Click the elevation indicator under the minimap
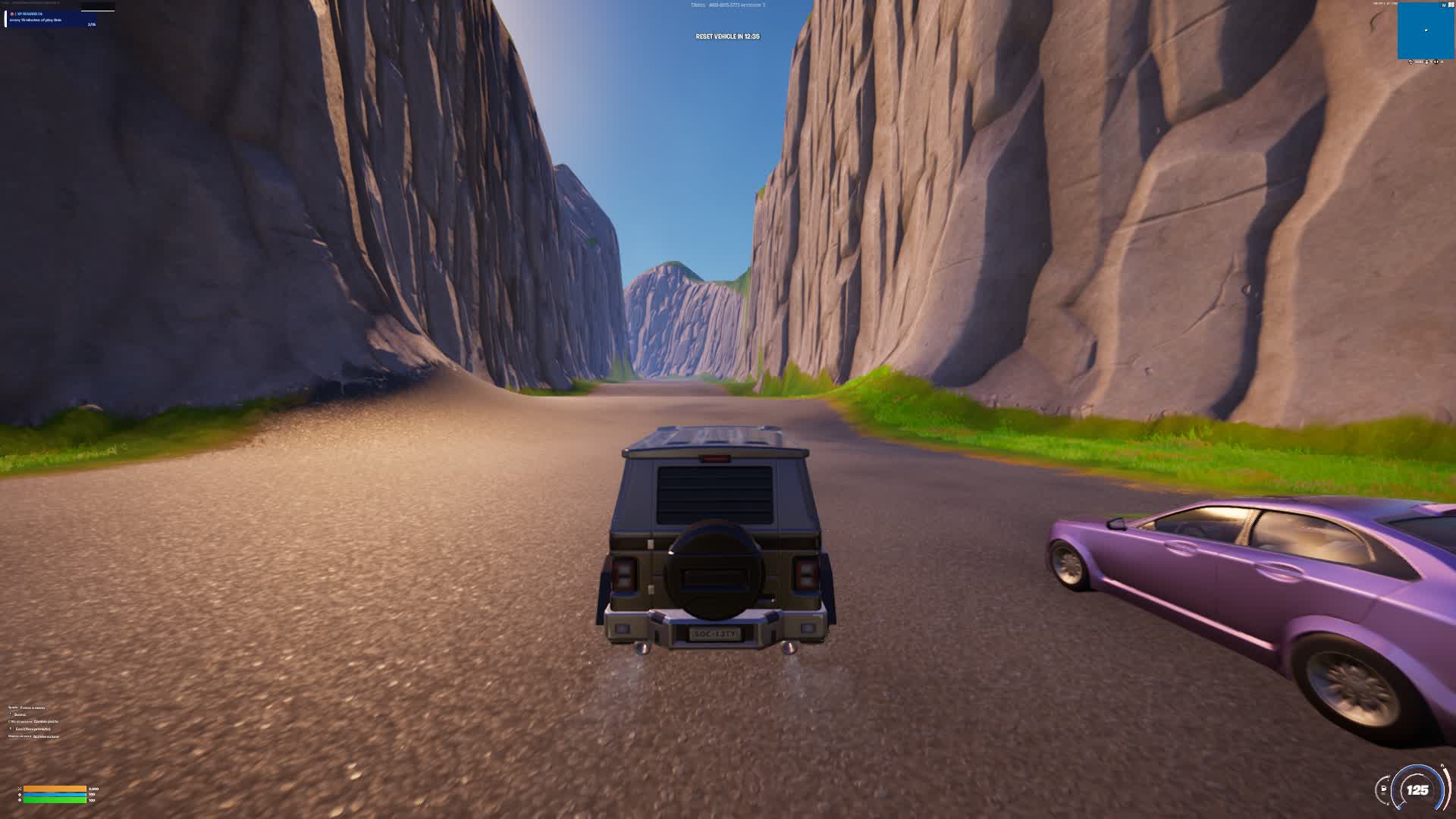This screenshot has width=1456, height=819. (x=1426, y=61)
